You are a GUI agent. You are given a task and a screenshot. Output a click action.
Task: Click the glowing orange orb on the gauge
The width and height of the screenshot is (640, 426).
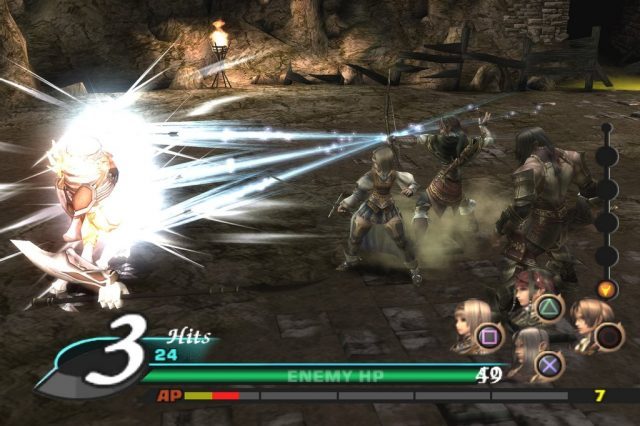(x=607, y=290)
